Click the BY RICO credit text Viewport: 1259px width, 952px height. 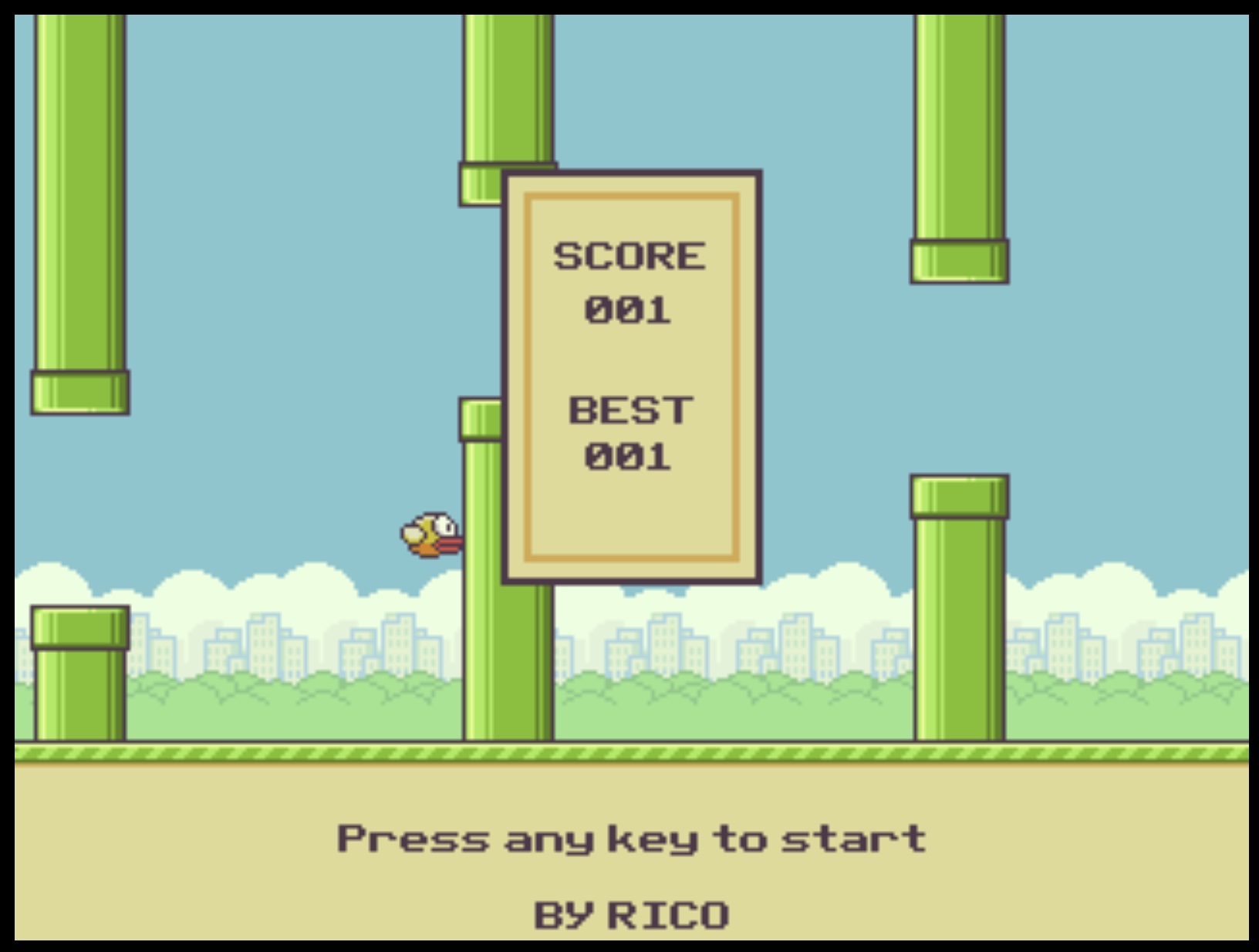(x=630, y=914)
